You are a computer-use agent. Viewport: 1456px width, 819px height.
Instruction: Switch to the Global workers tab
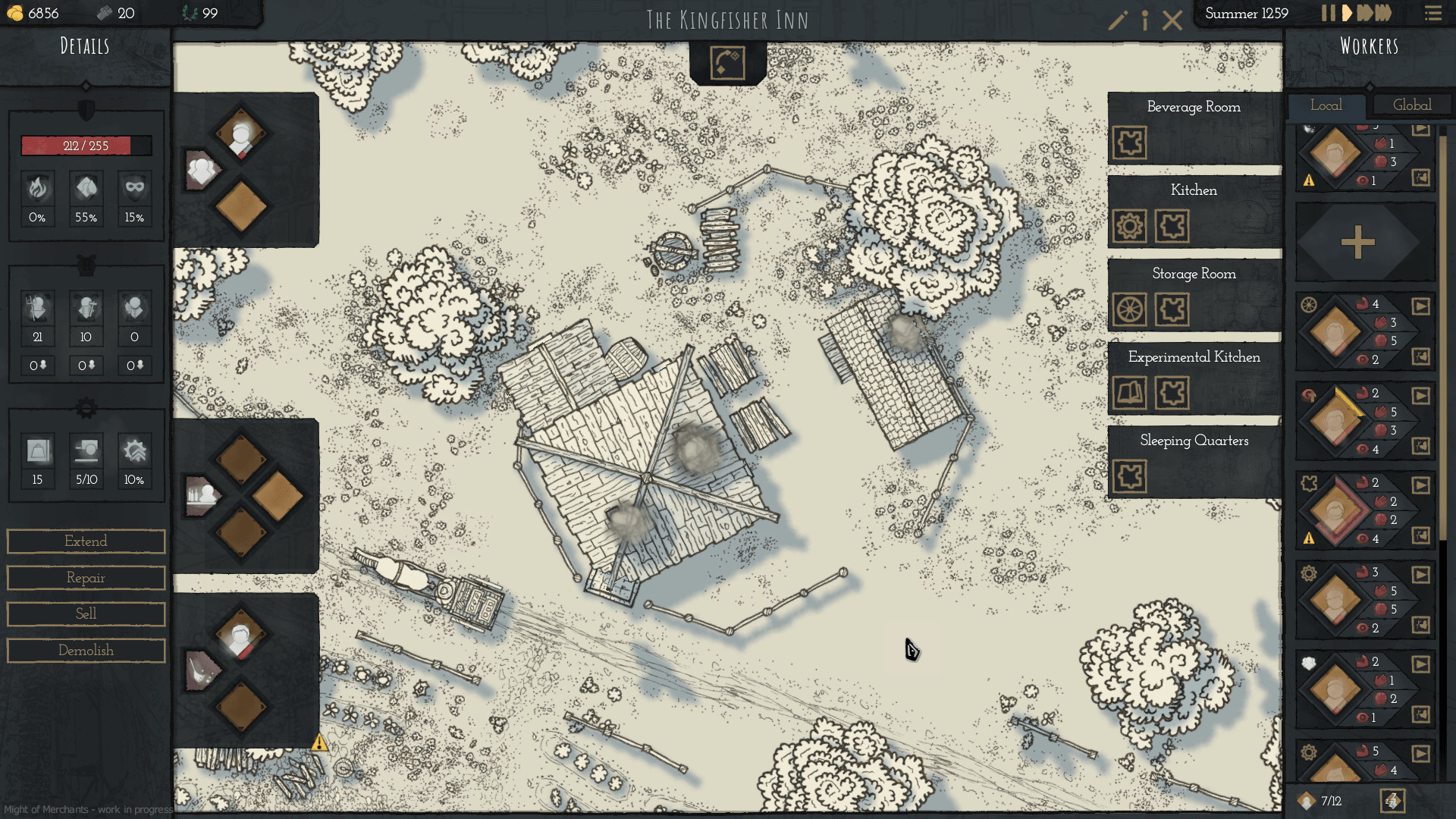tap(1411, 105)
